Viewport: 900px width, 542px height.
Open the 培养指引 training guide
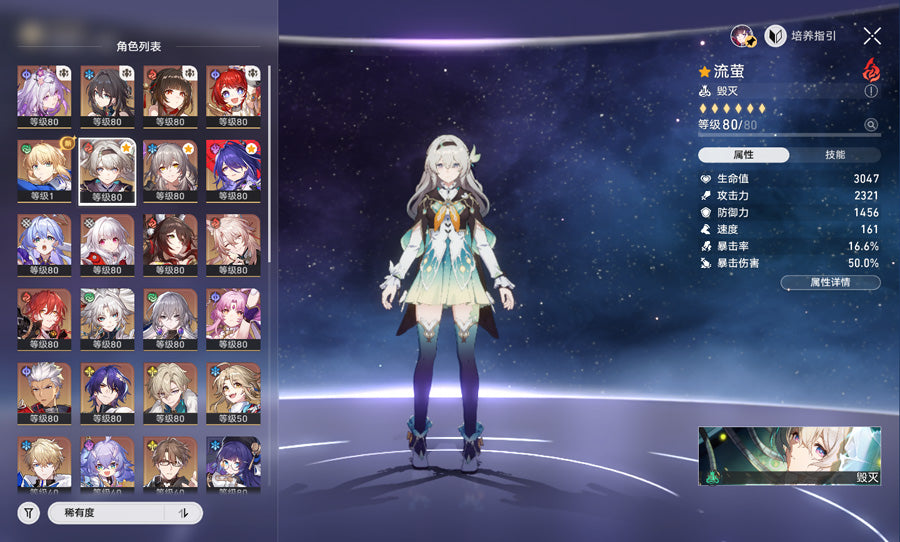pos(800,36)
